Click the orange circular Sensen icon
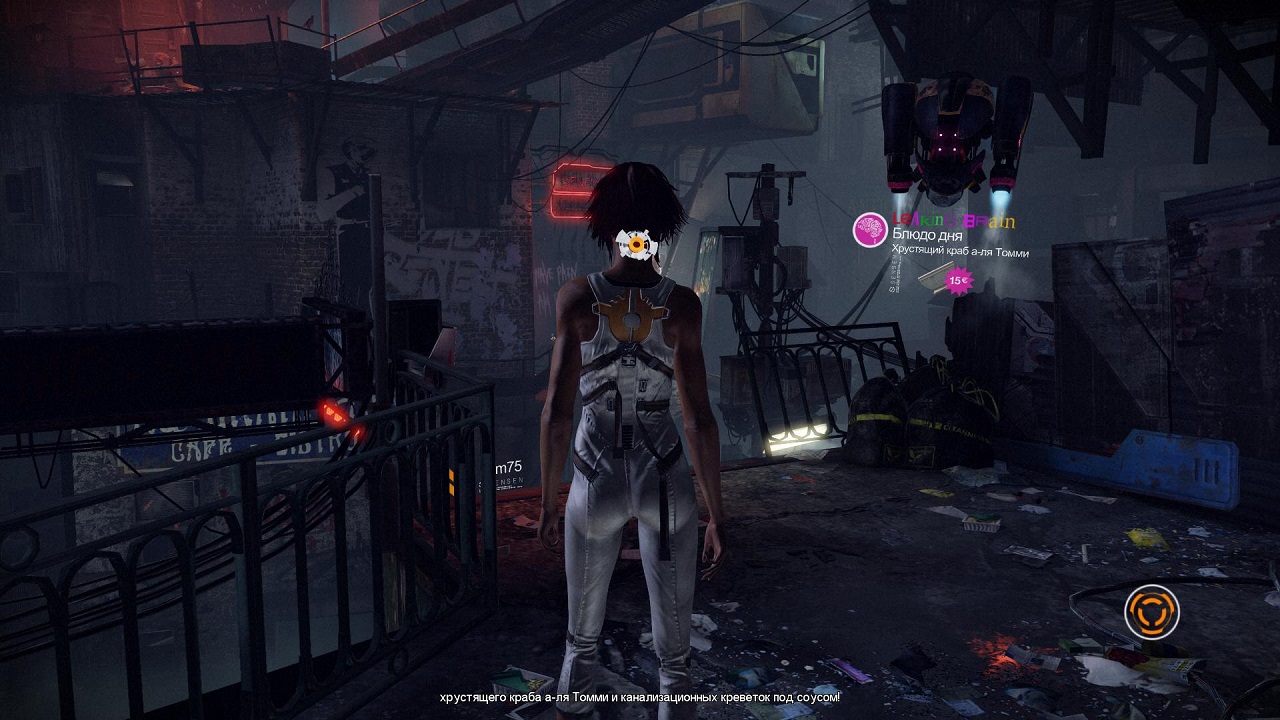Screen dimensions: 1280x720 [x=1151, y=611]
